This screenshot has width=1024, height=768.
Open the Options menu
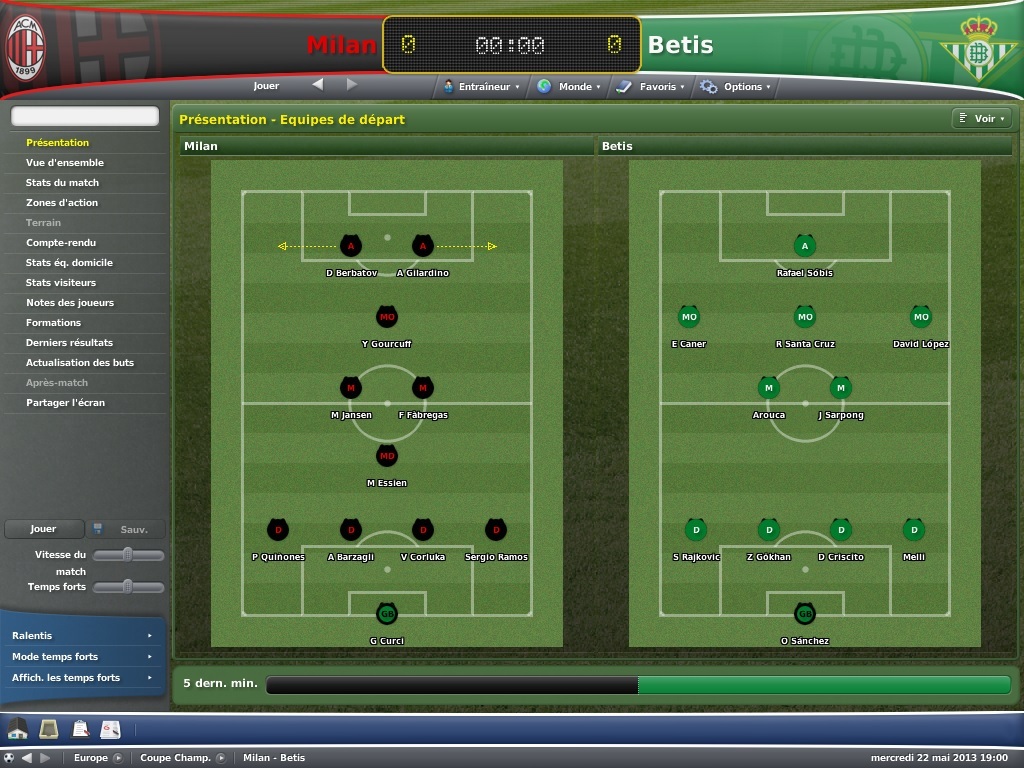pos(737,87)
